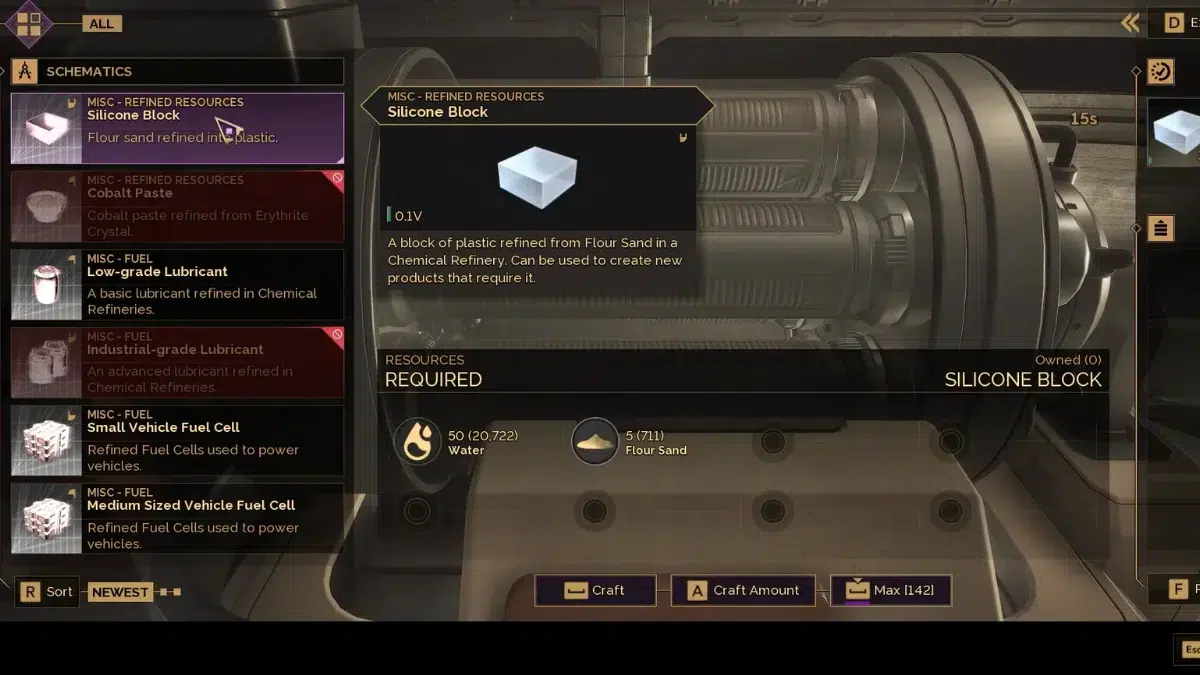Pick the Industrial-grade Lubricant schematic

(x=177, y=362)
